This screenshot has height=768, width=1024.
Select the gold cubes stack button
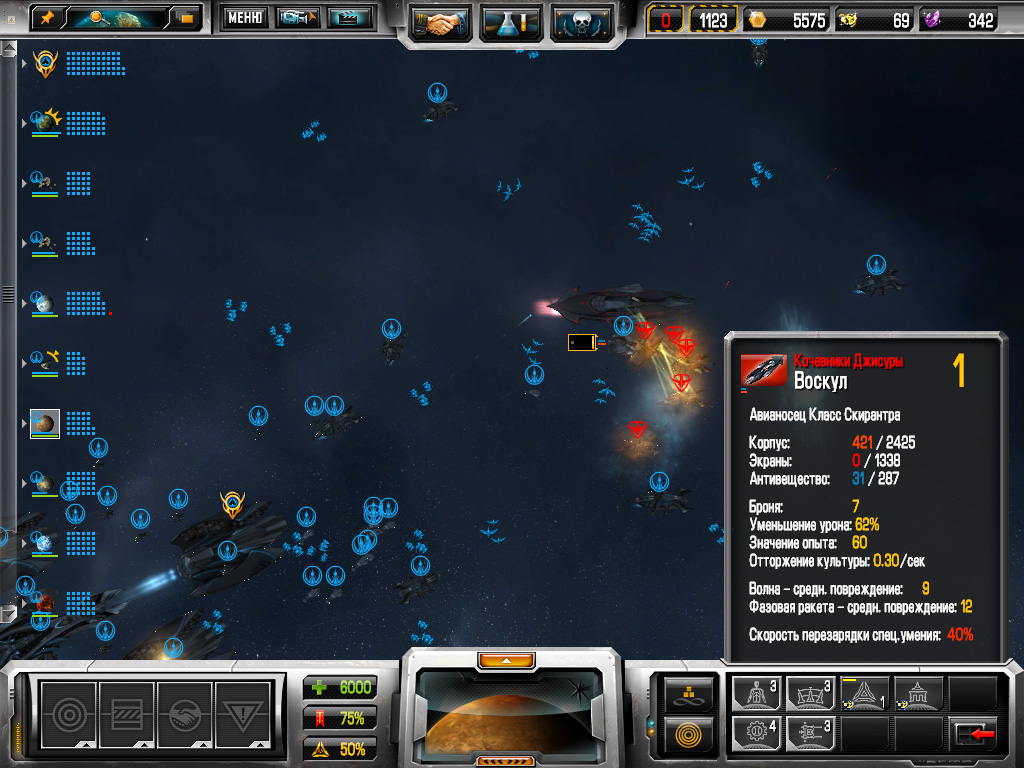(689, 691)
